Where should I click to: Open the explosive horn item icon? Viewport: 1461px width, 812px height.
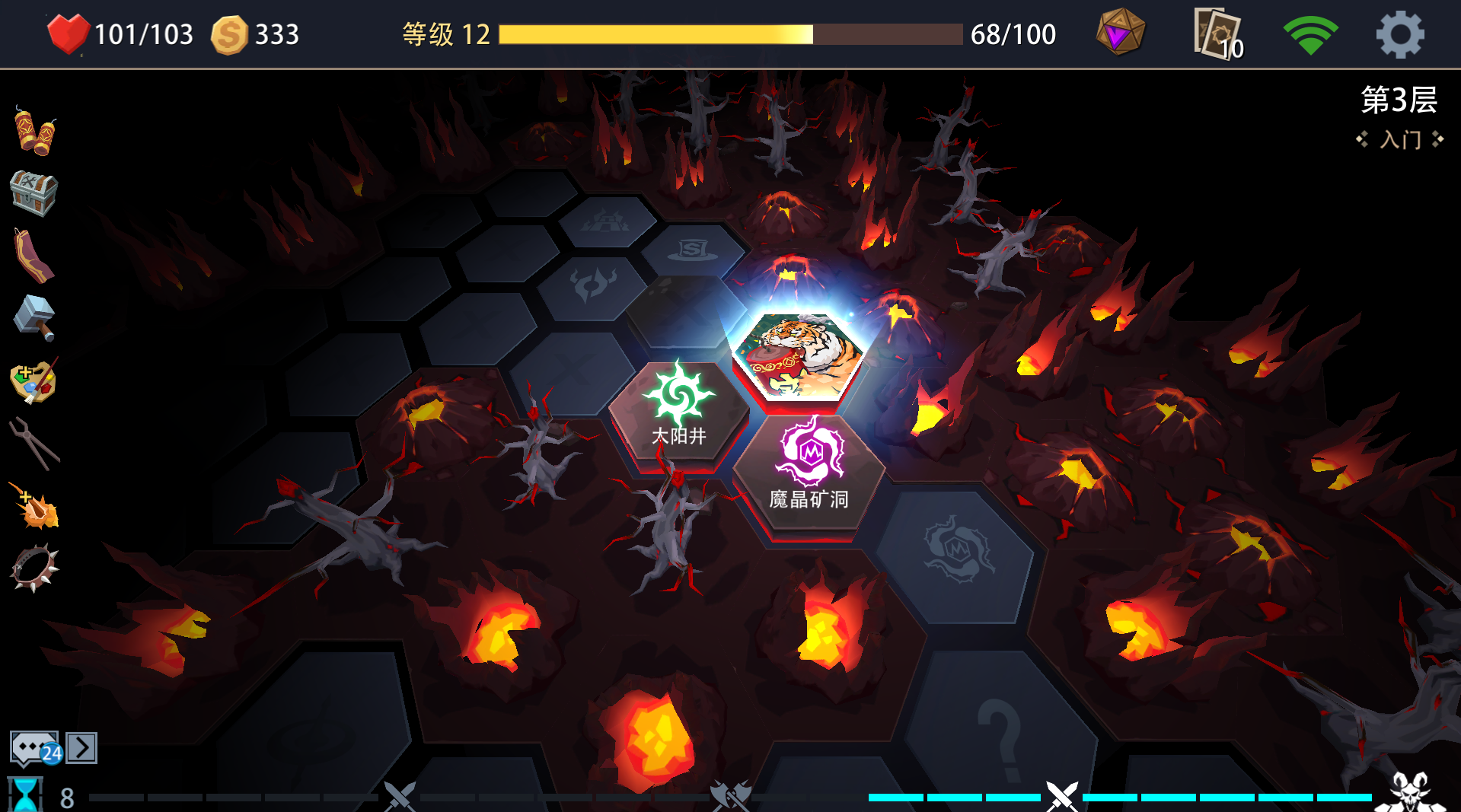(32, 504)
